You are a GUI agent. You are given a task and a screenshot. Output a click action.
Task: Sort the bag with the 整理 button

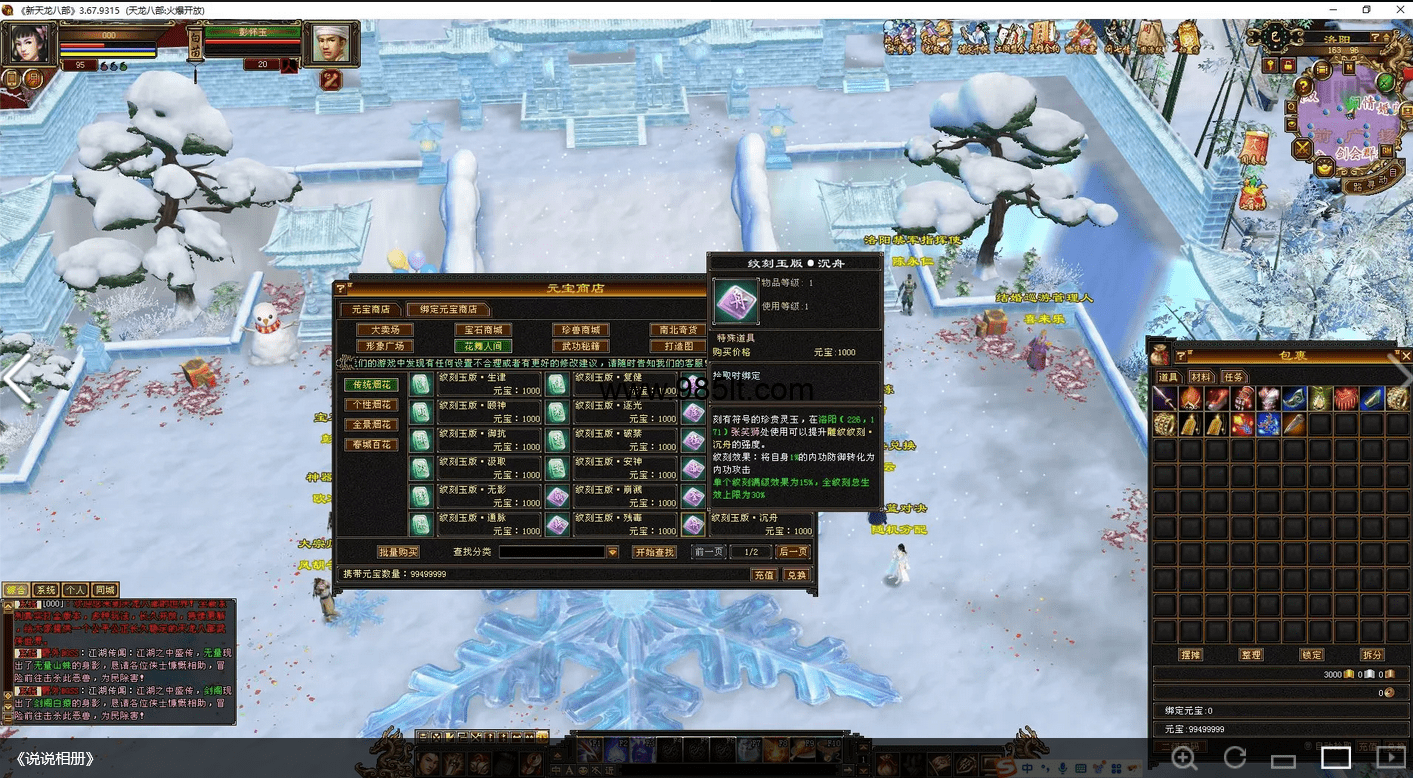coord(1251,655)
